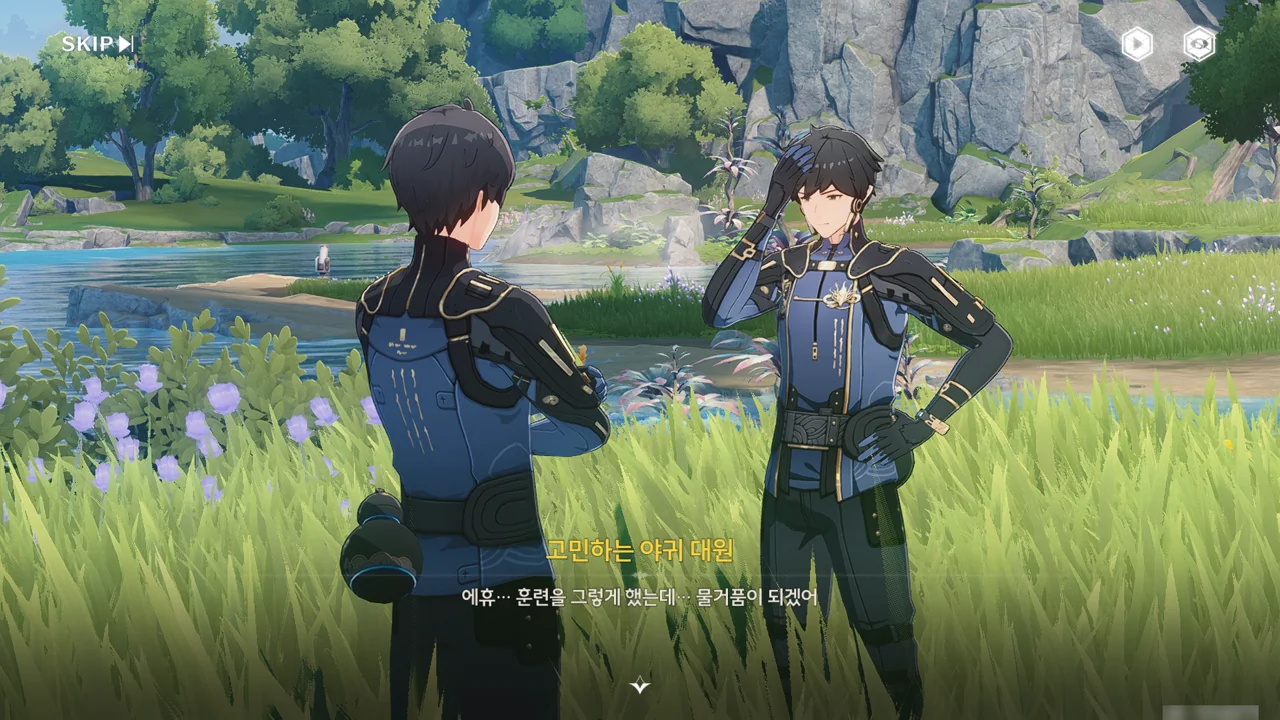
Task: Toggle dialogue auto-play
Action: [x=1136, y=44]
